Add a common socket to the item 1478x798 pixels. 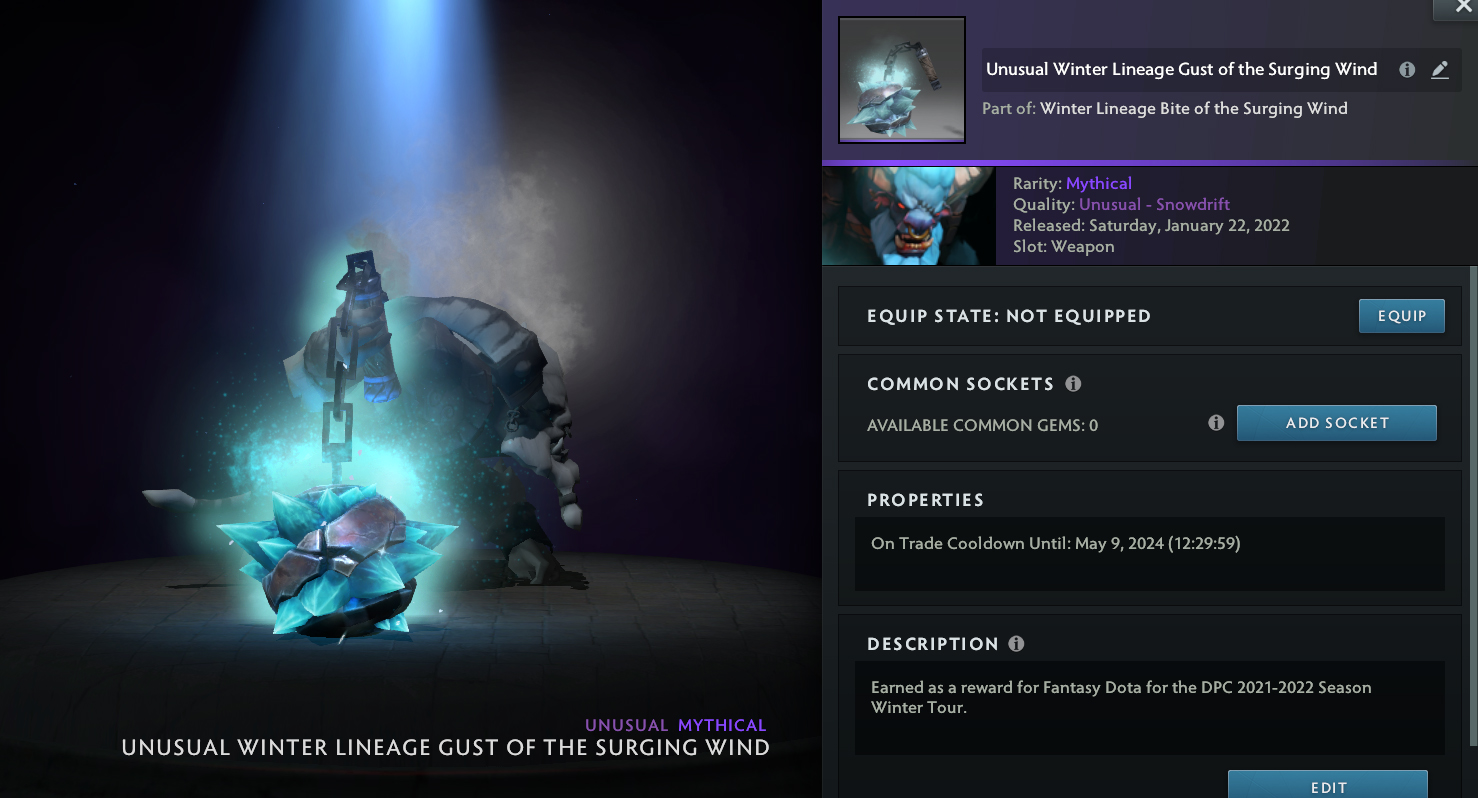[1336, 423]
